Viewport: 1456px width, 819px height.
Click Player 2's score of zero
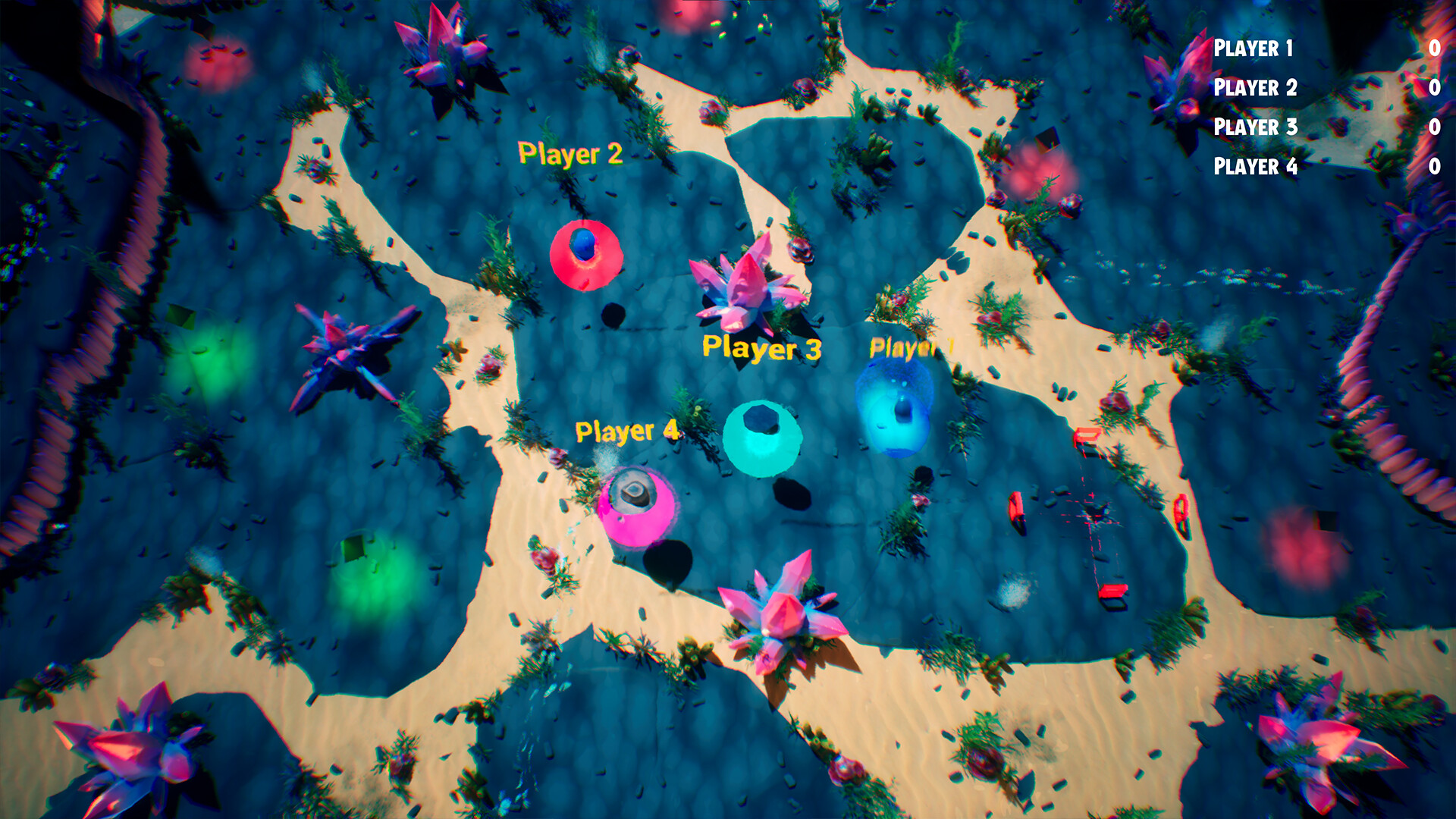[x=1436, y=89]
